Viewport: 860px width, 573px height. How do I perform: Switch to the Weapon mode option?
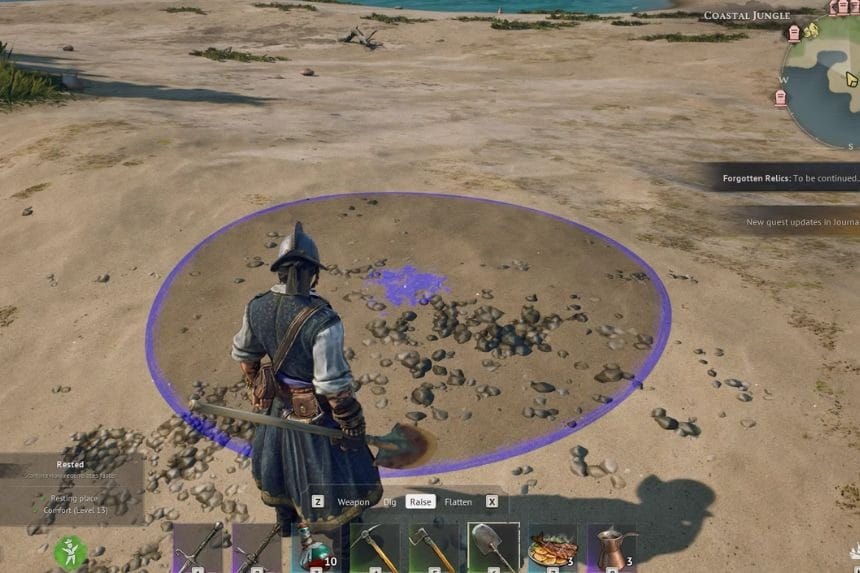tap(353, 502)
